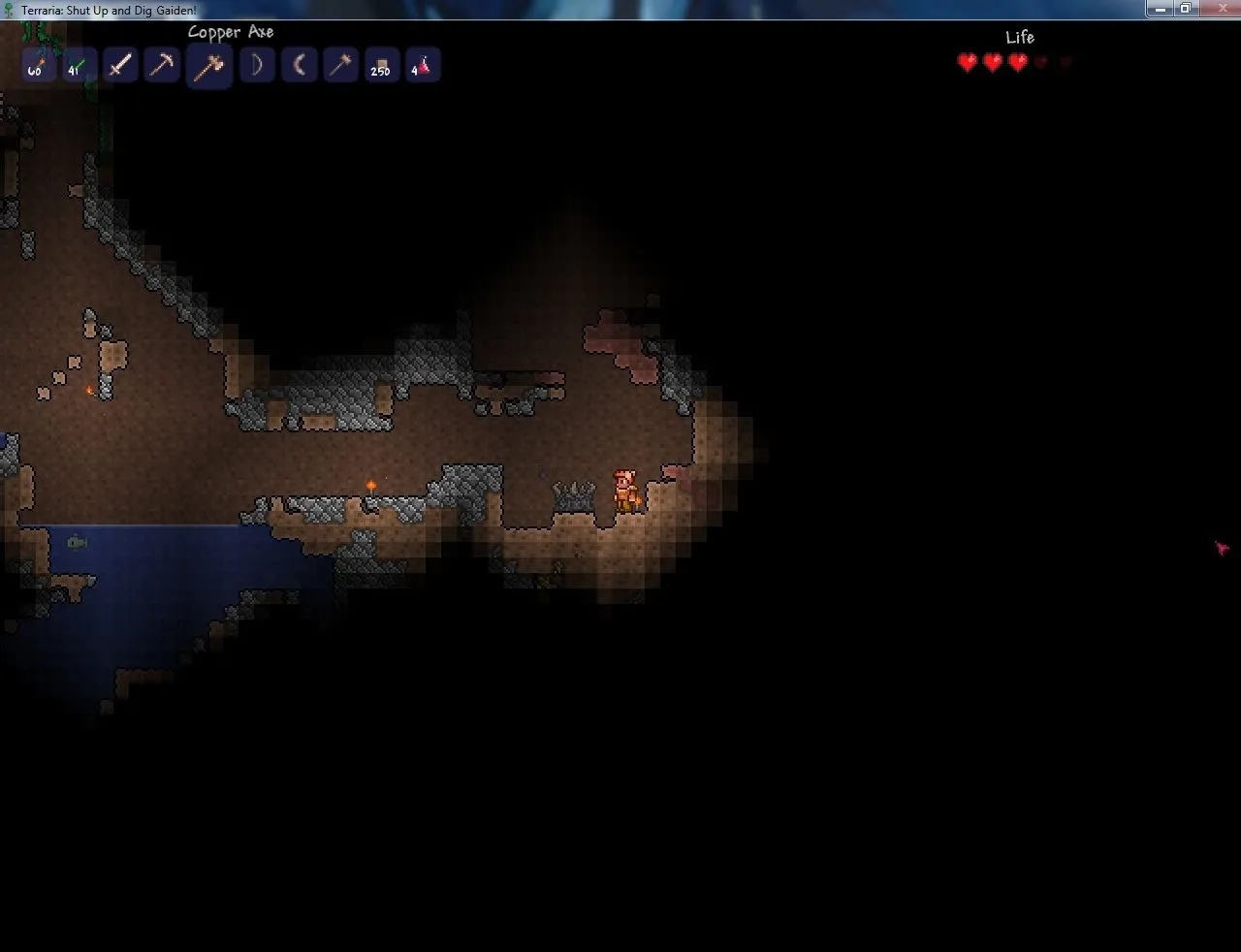Image resolution: width=1241 pixels, height=952 pixels.
Task: Pick the red healing potion slot
Action: (423, 66)
